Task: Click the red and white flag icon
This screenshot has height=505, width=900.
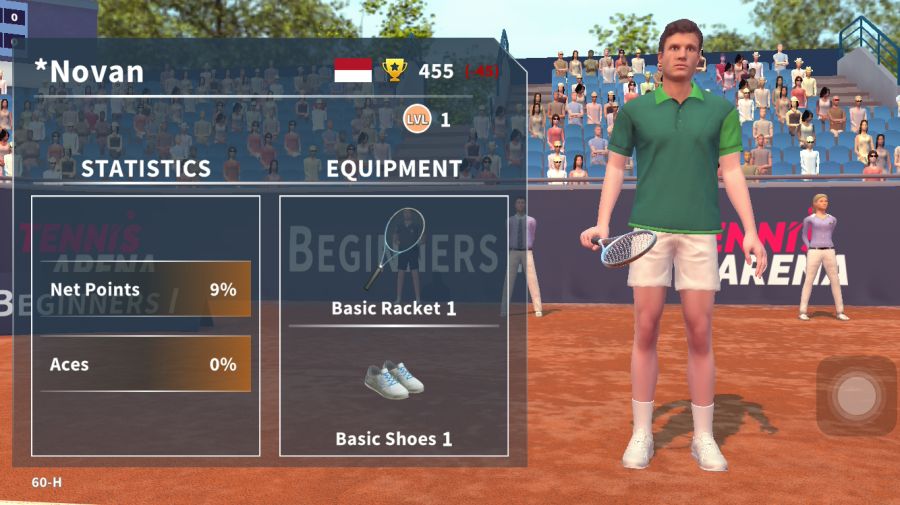Action: [x=353, y=70]
